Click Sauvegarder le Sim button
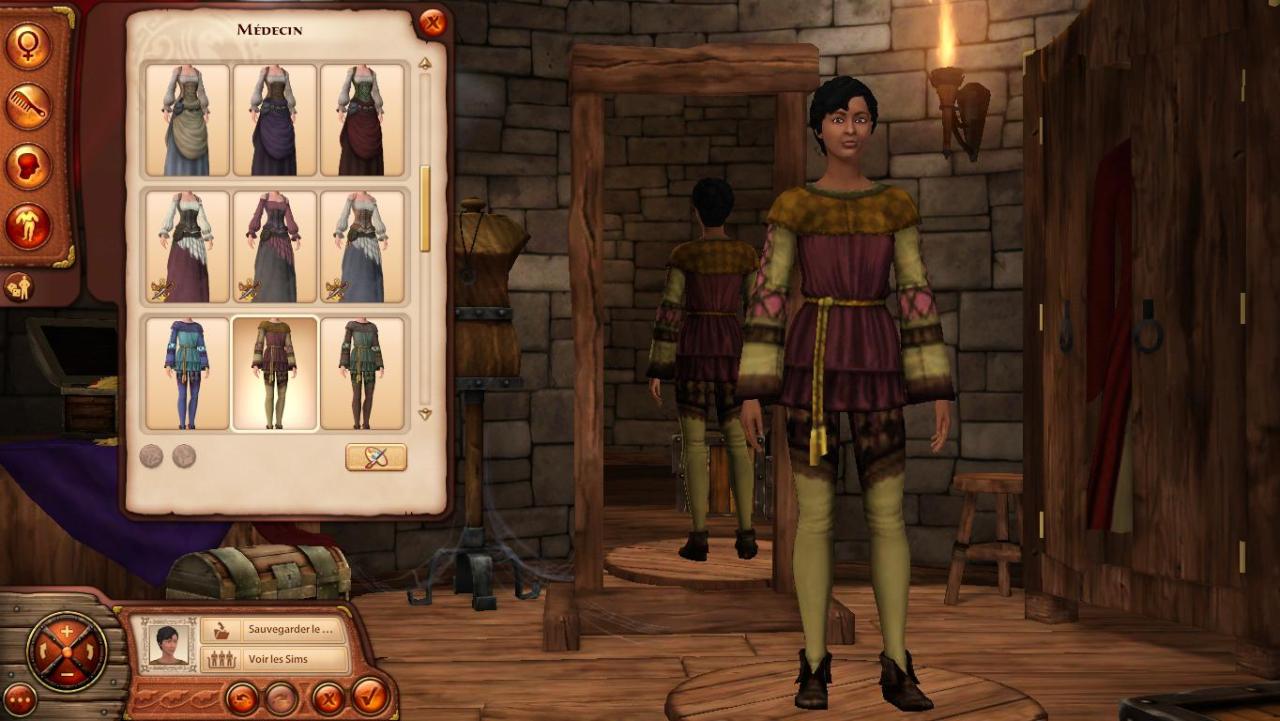The height and width of the screenshot is (721, 1280). (x=274, y=630)
